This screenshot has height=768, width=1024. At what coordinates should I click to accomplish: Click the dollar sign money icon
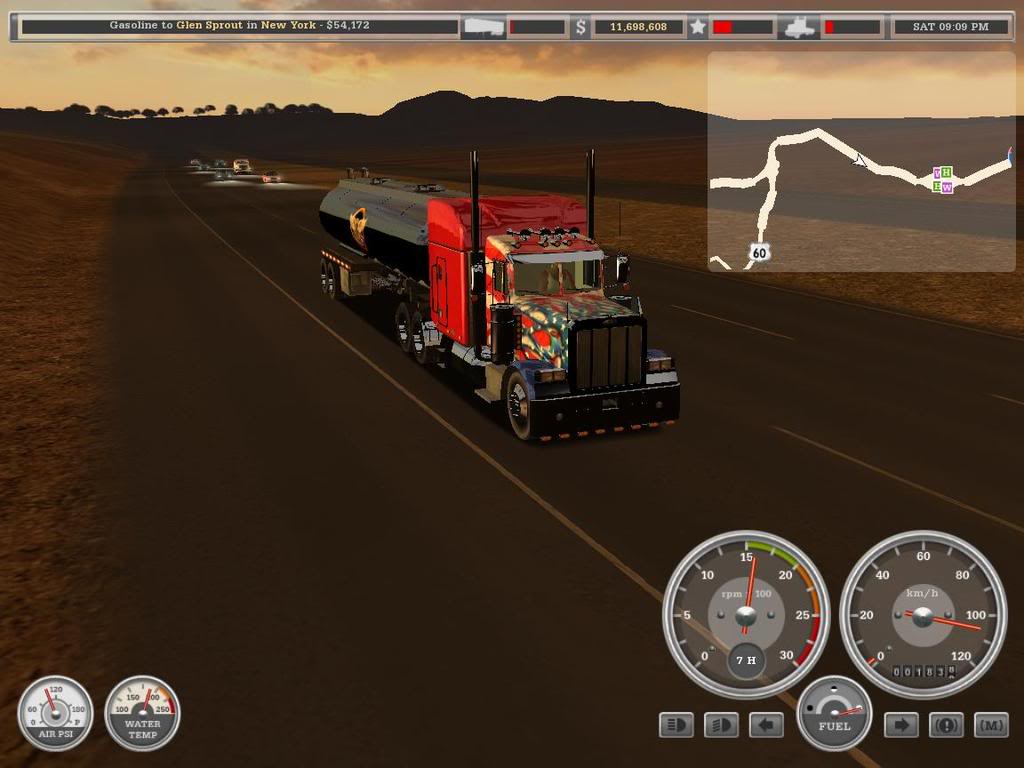580,27
